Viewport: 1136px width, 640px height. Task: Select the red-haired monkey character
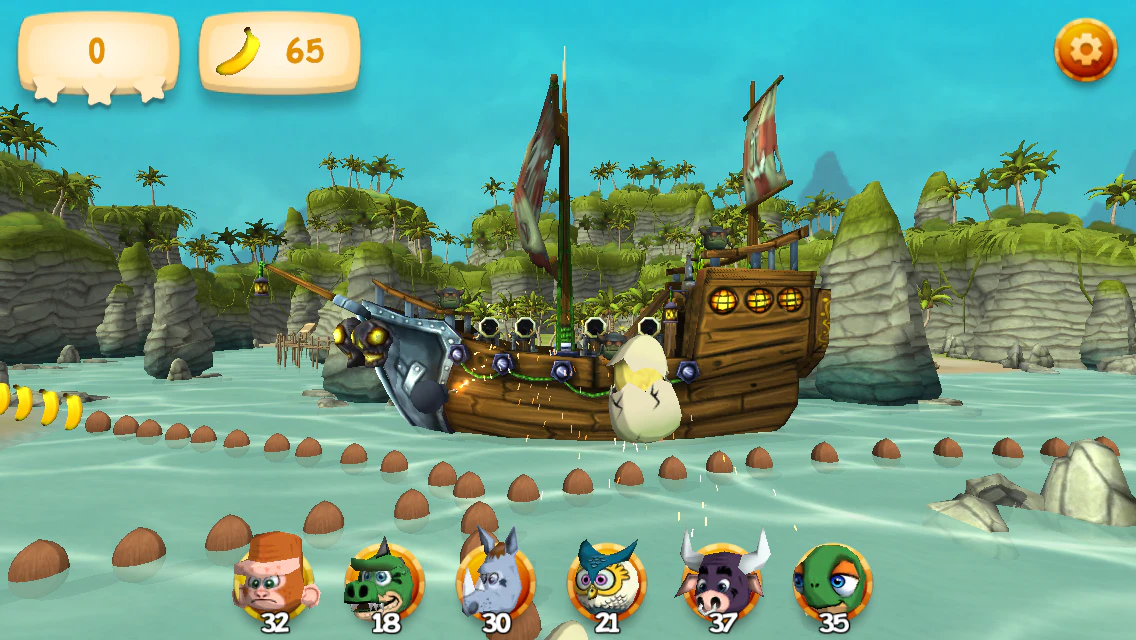(275, 580)
